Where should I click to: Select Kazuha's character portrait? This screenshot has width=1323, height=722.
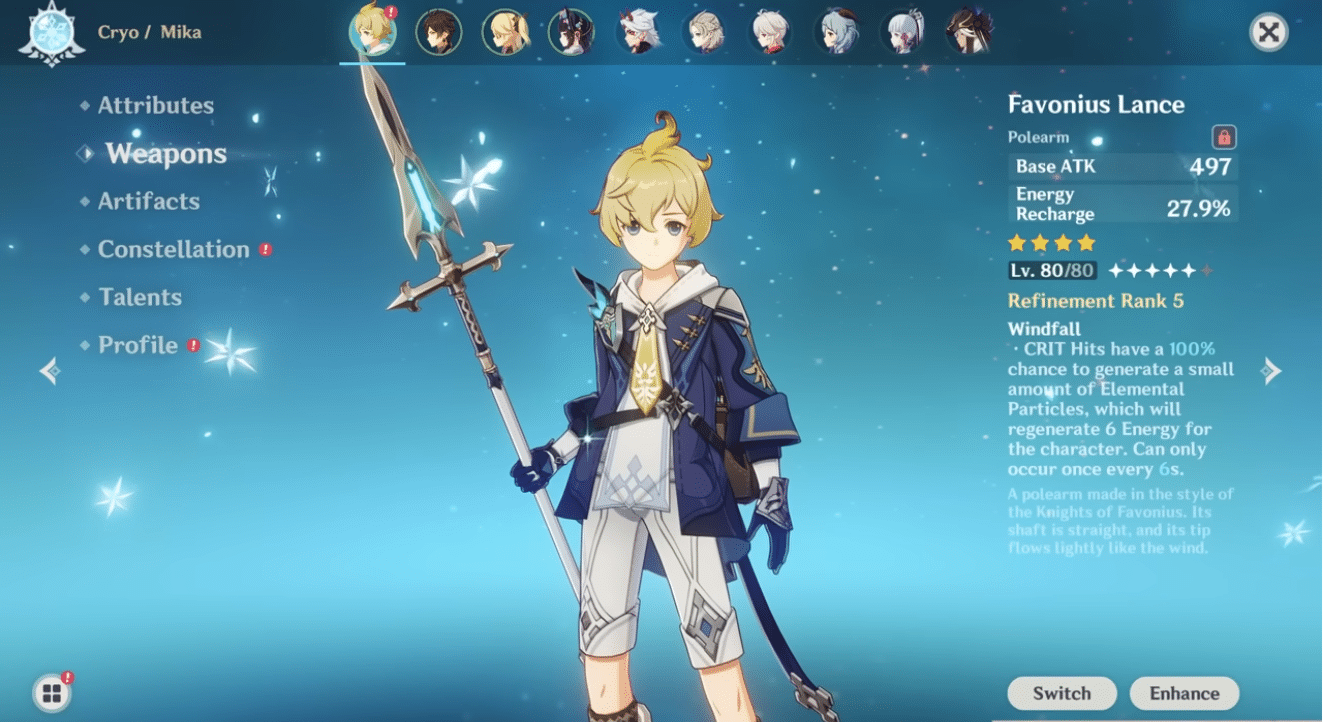[772, 32]
